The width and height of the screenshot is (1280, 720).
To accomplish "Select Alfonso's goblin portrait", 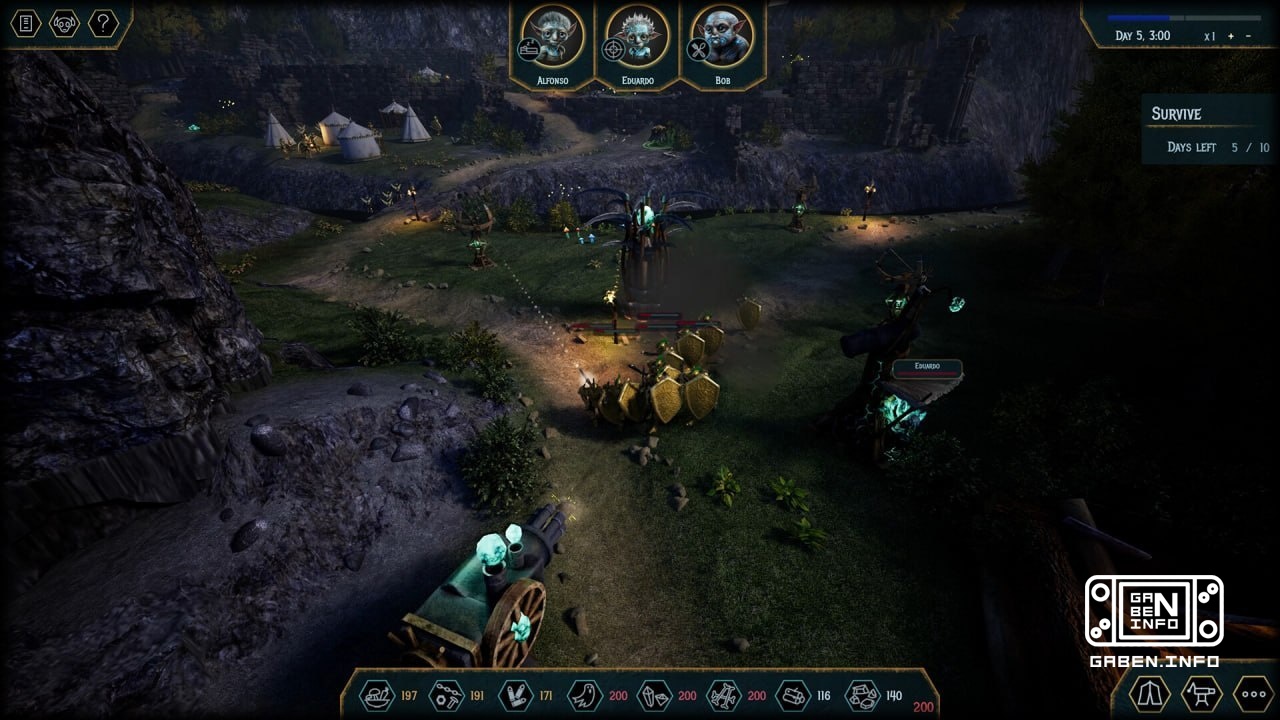I will click(552, 38).
